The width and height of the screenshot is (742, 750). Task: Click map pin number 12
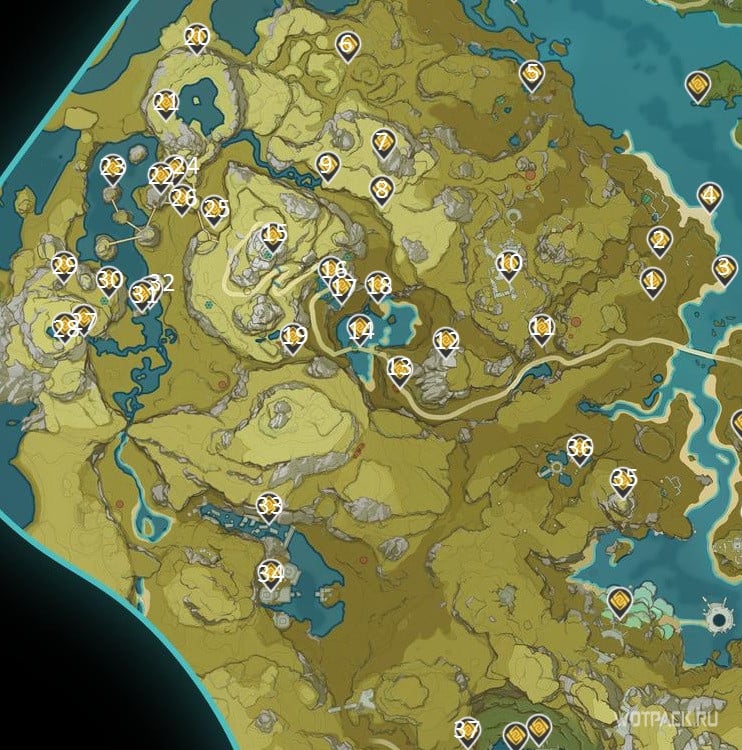click(x=445, y=342)
